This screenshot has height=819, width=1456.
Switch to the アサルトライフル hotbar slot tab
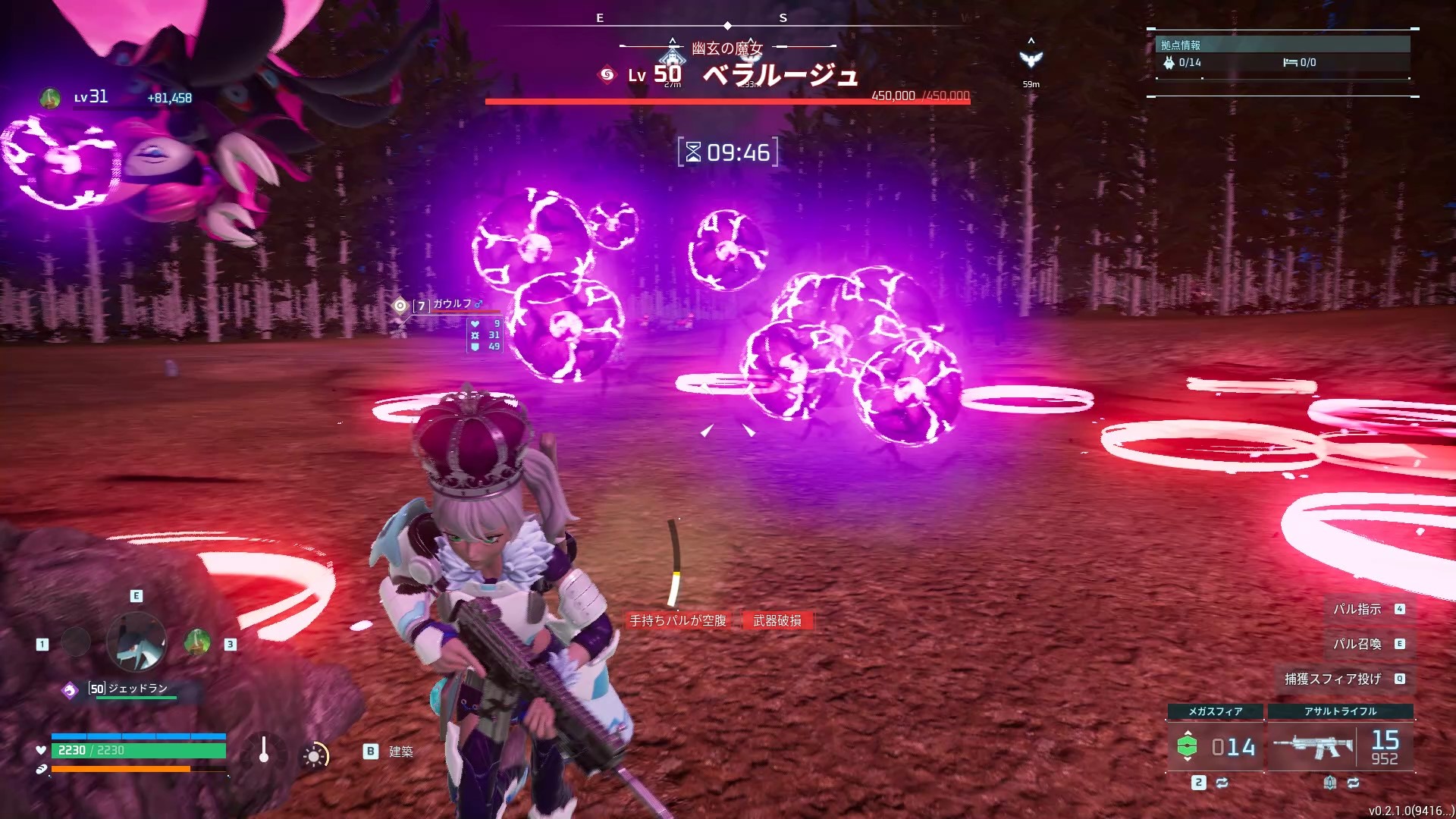point(1341,711)
